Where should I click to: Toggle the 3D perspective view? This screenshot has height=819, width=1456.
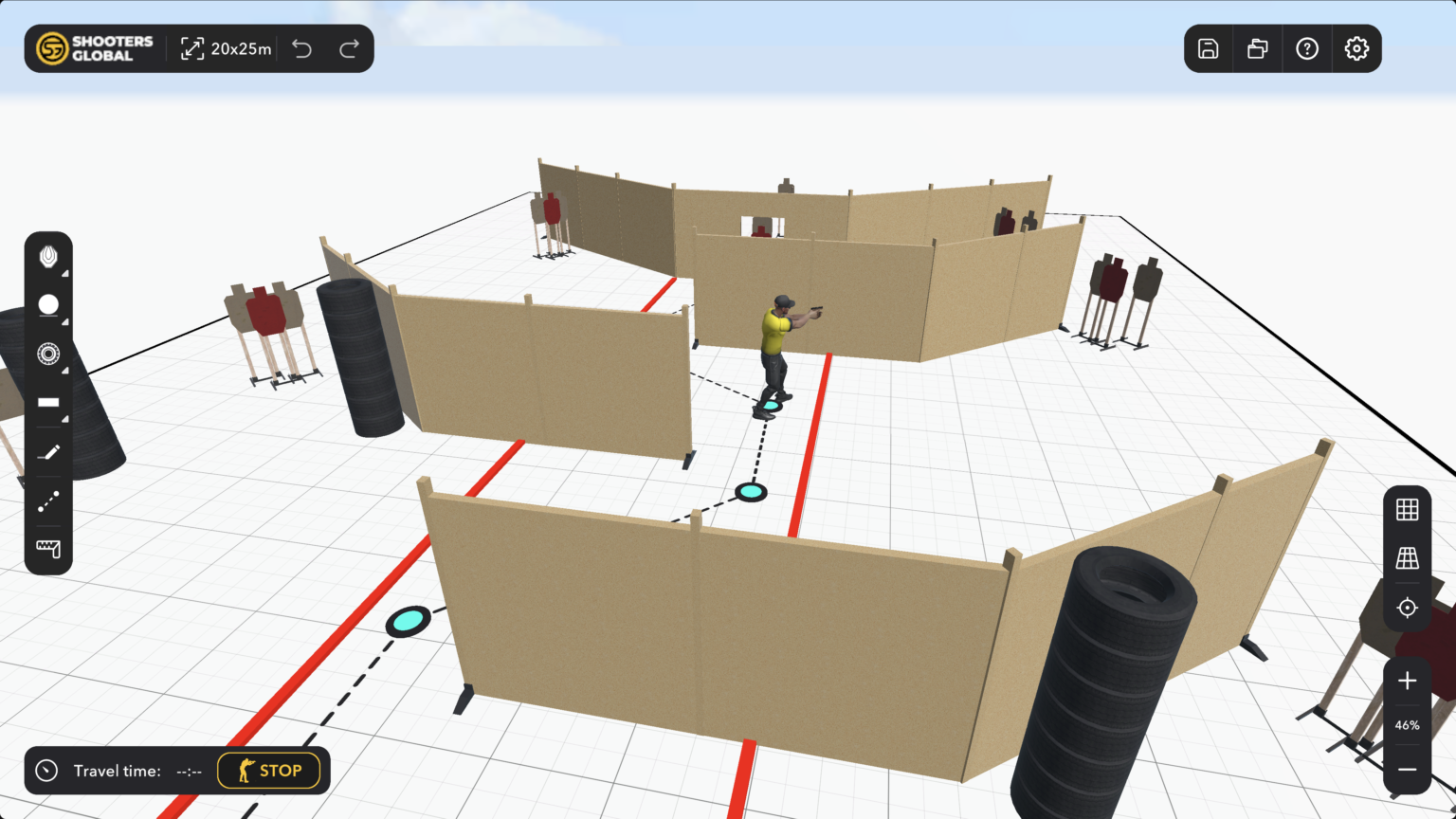[1407, 558]
